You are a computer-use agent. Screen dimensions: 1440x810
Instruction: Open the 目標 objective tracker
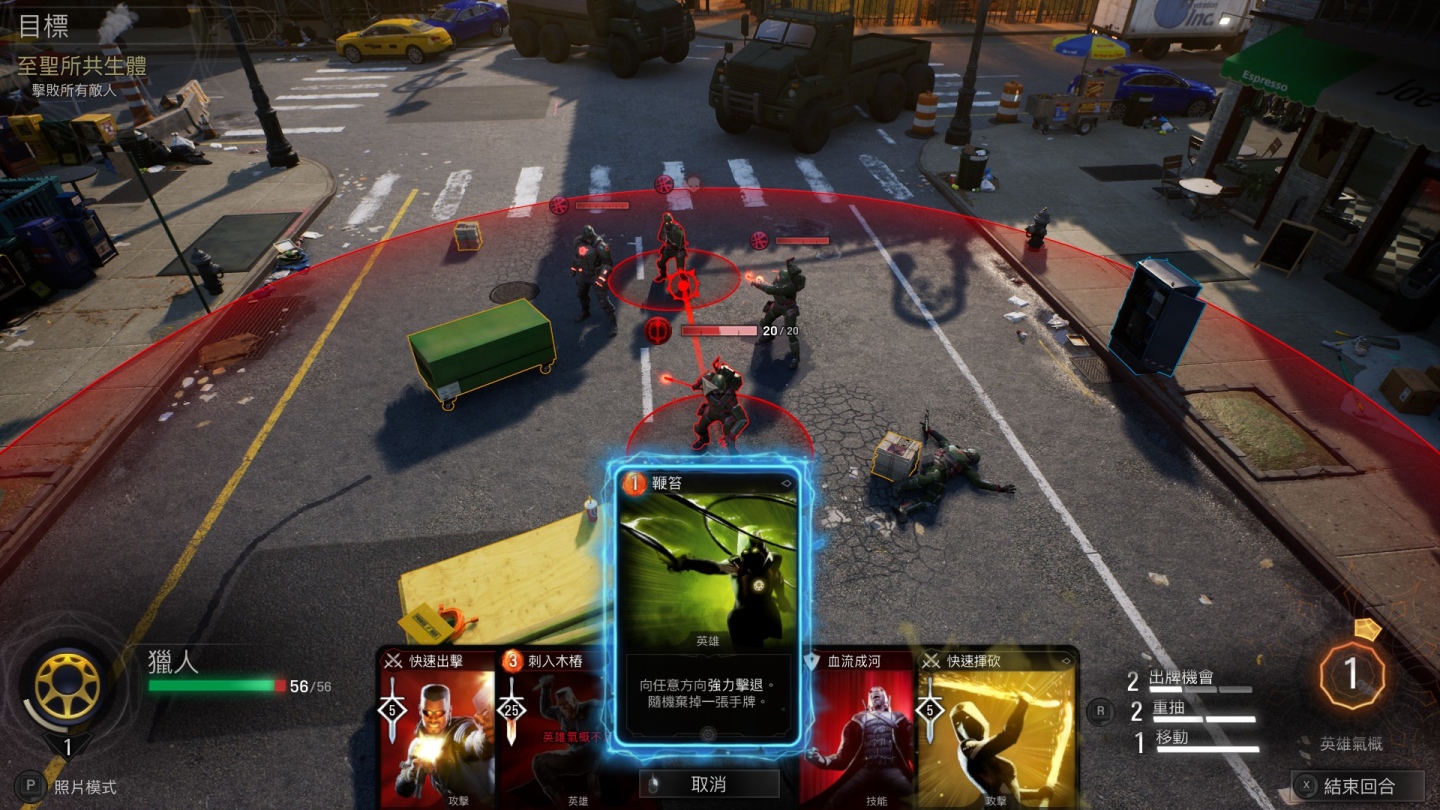[44, 26]
